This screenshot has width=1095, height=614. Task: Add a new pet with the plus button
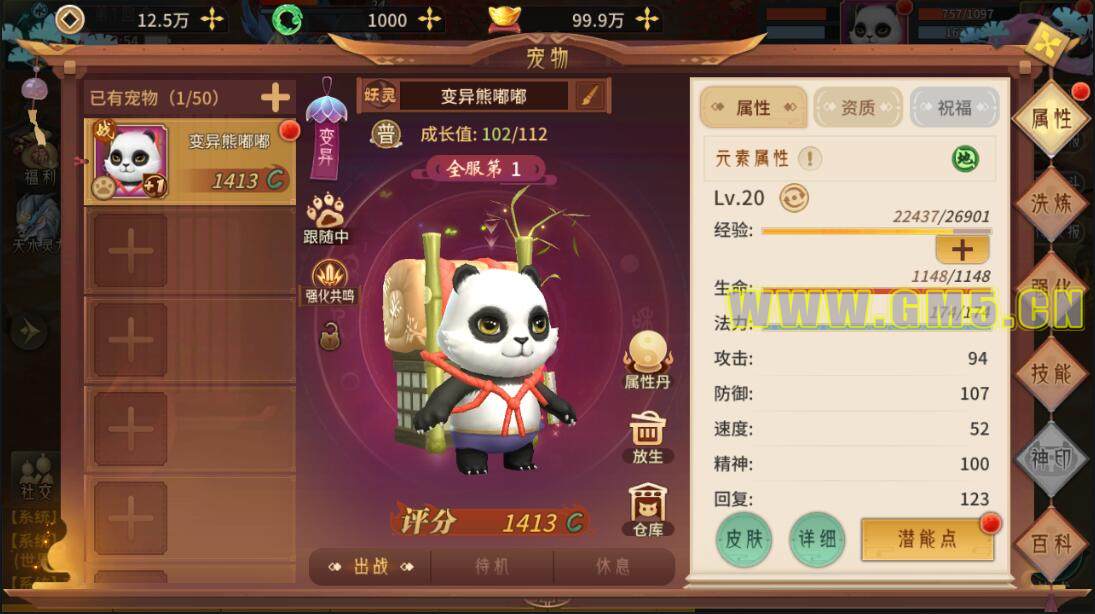pyautogui.click(x=274, y=98)
